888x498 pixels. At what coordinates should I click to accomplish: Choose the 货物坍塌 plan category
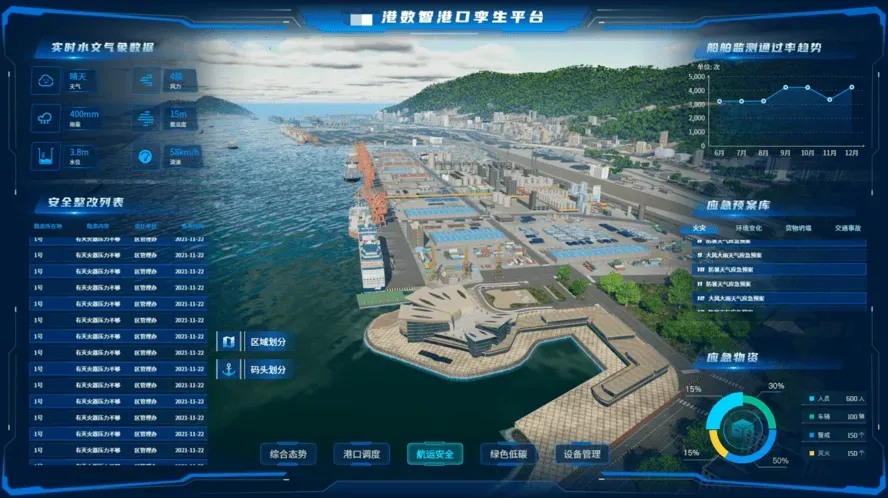pos(799,229)
